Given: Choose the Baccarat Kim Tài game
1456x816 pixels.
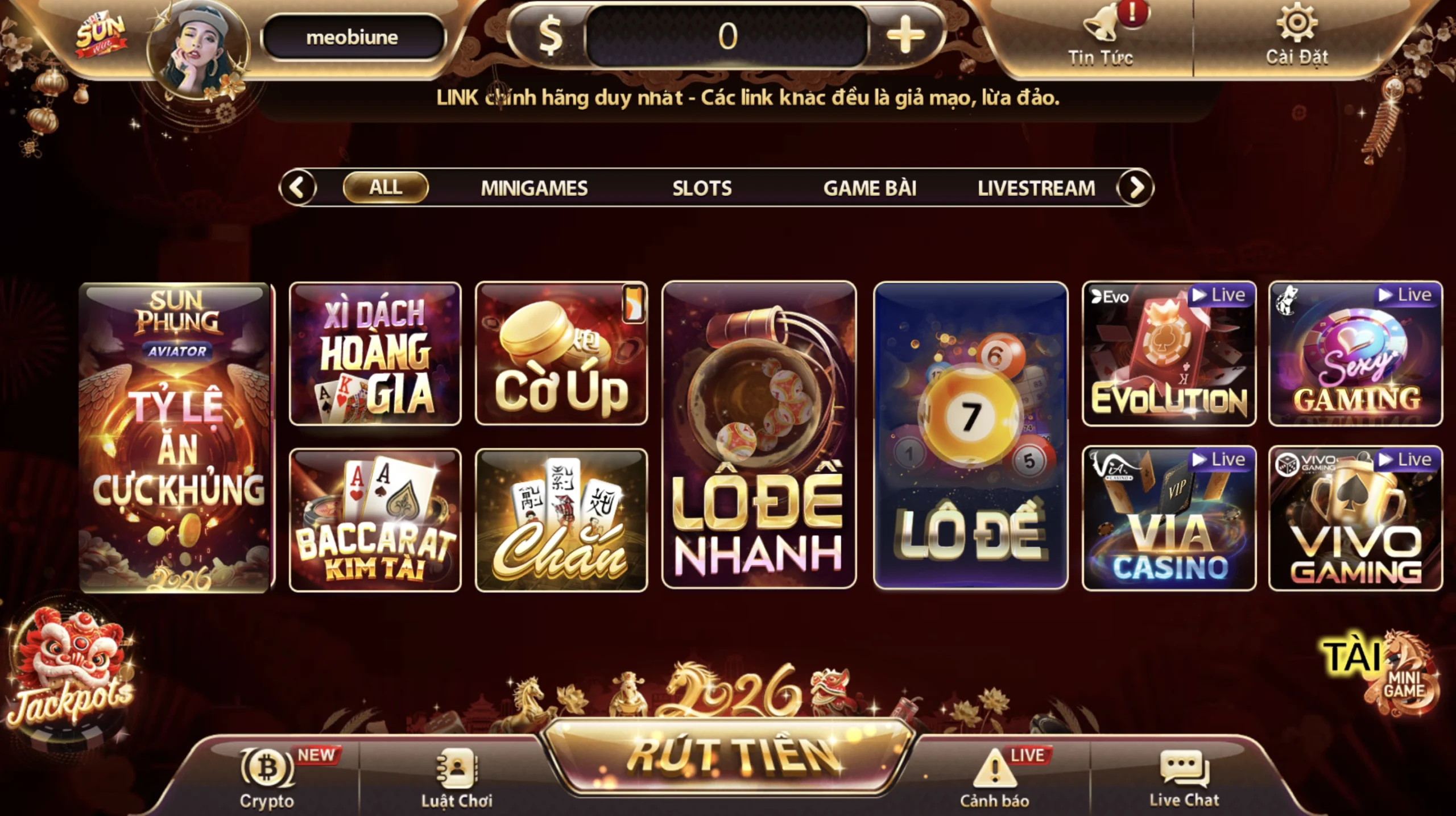Looking at the screenshot, I should 375,520.
